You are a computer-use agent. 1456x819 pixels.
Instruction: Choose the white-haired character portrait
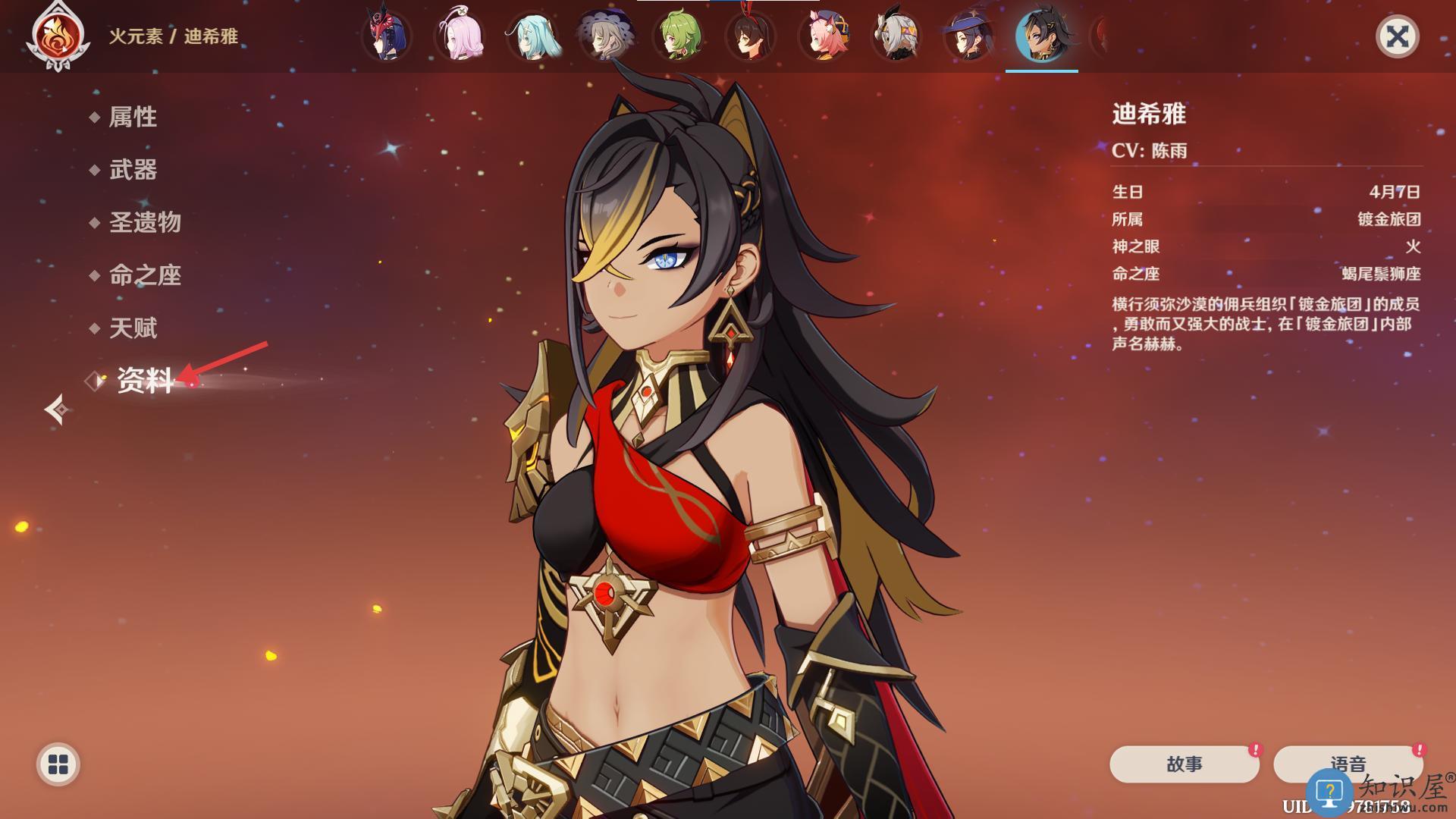[x=896, y=36]
